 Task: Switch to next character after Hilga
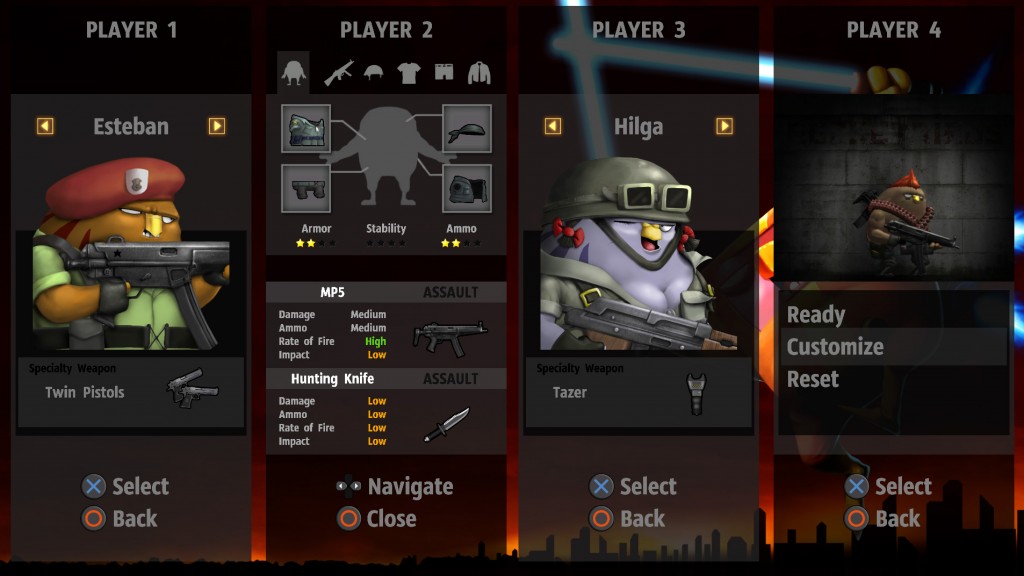tap(725, 126)
